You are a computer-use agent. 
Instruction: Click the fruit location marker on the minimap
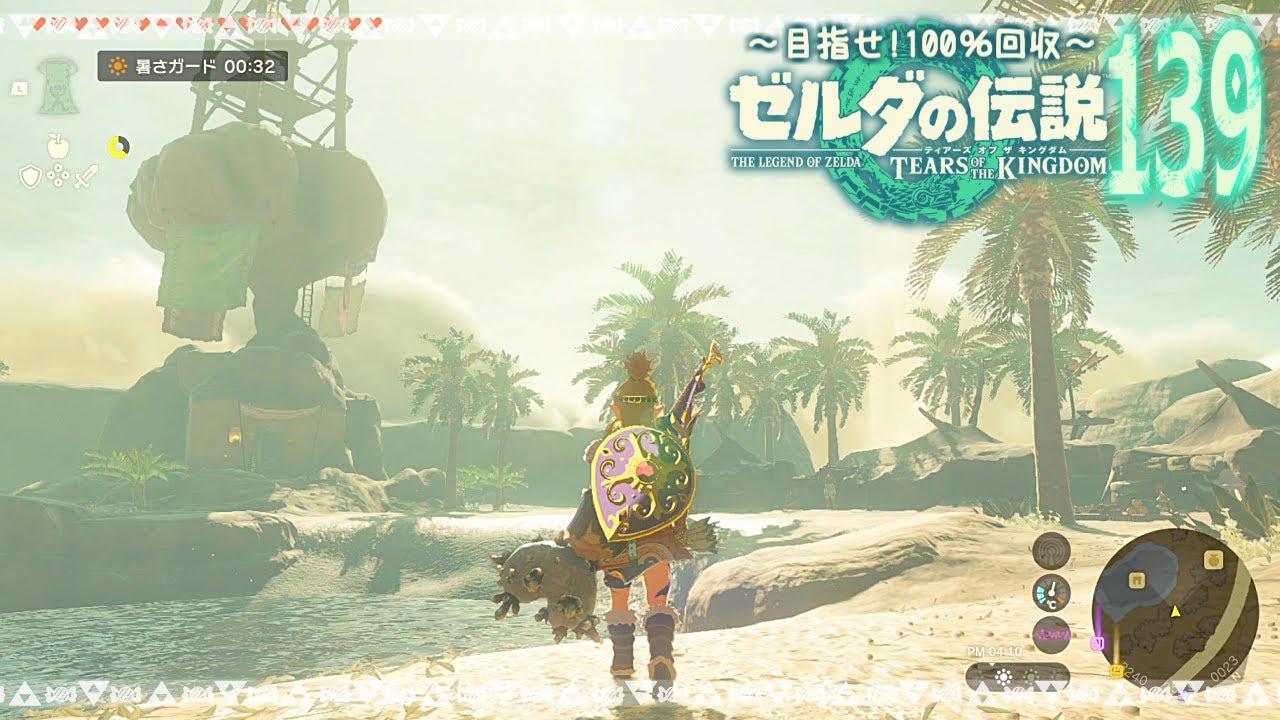pyautogui.click(x=1215, y=560)
